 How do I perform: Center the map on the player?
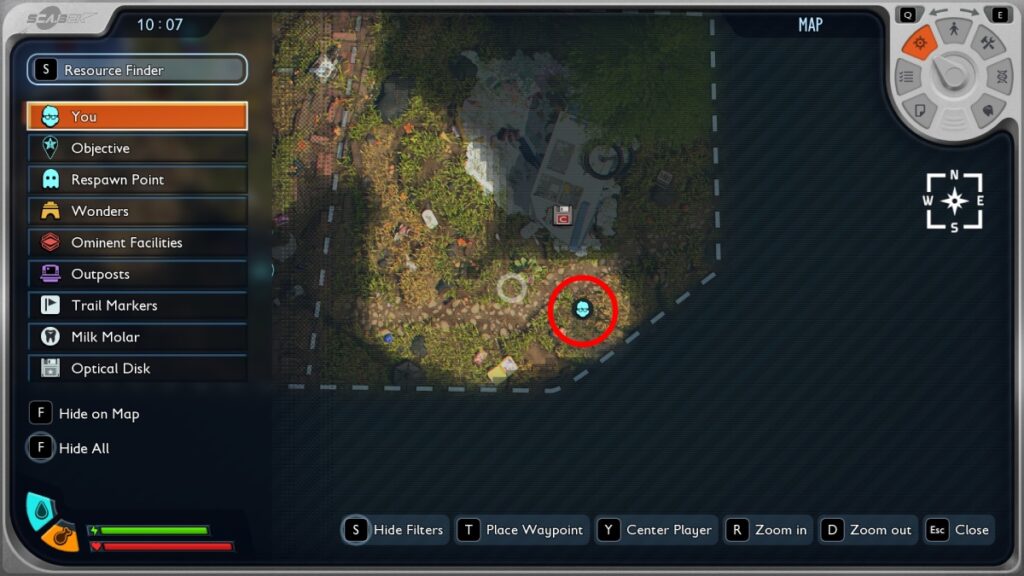click(657, 530)
